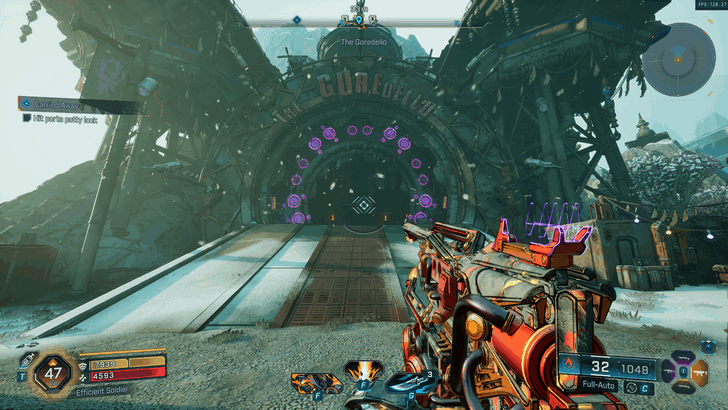The height and width of the screenshot is (410, 728).
Task: Click the fire element weapon icon
Action: pos(569,364)
